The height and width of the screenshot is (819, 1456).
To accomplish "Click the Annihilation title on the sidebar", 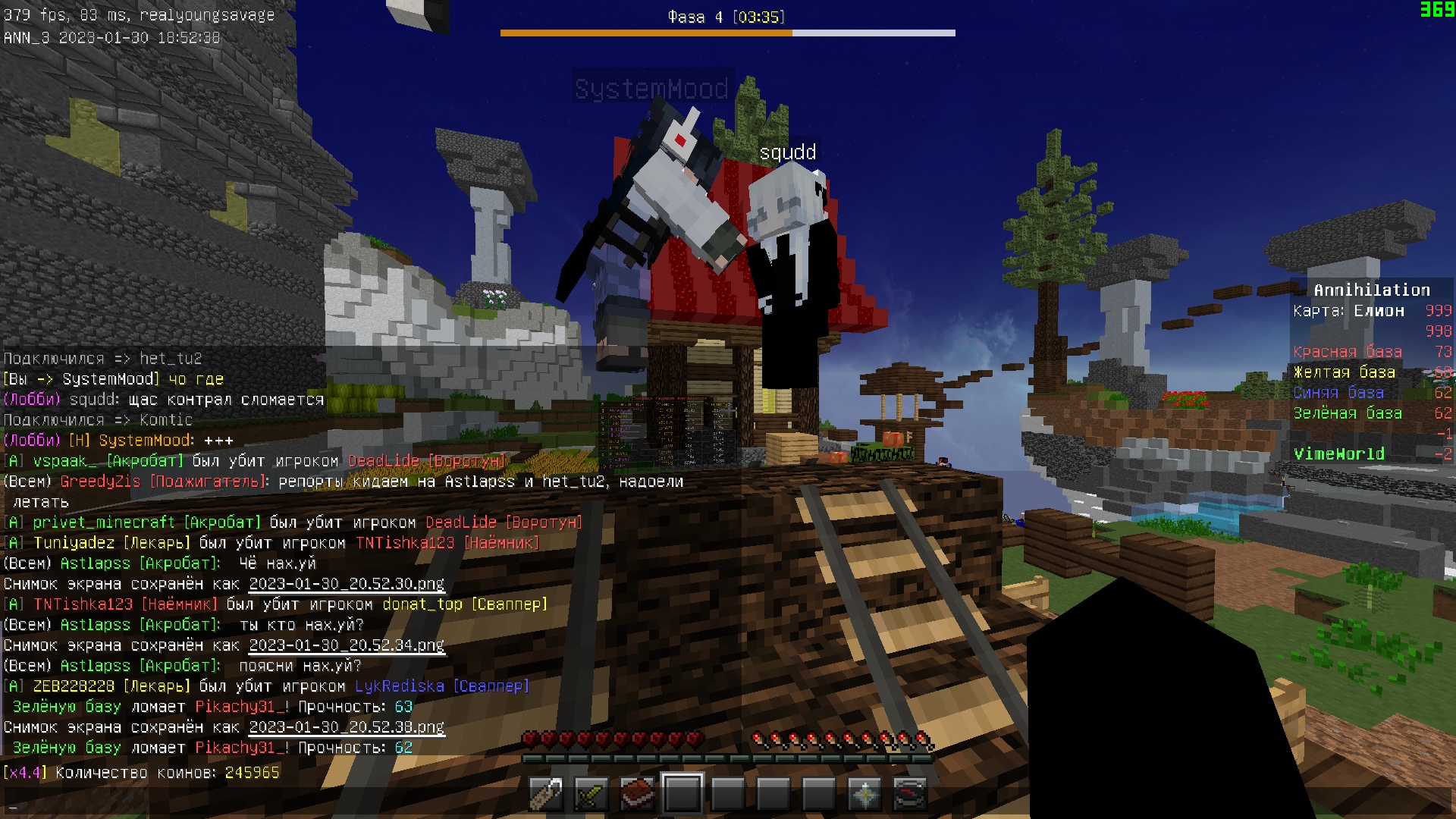I will coord(1371,289).
